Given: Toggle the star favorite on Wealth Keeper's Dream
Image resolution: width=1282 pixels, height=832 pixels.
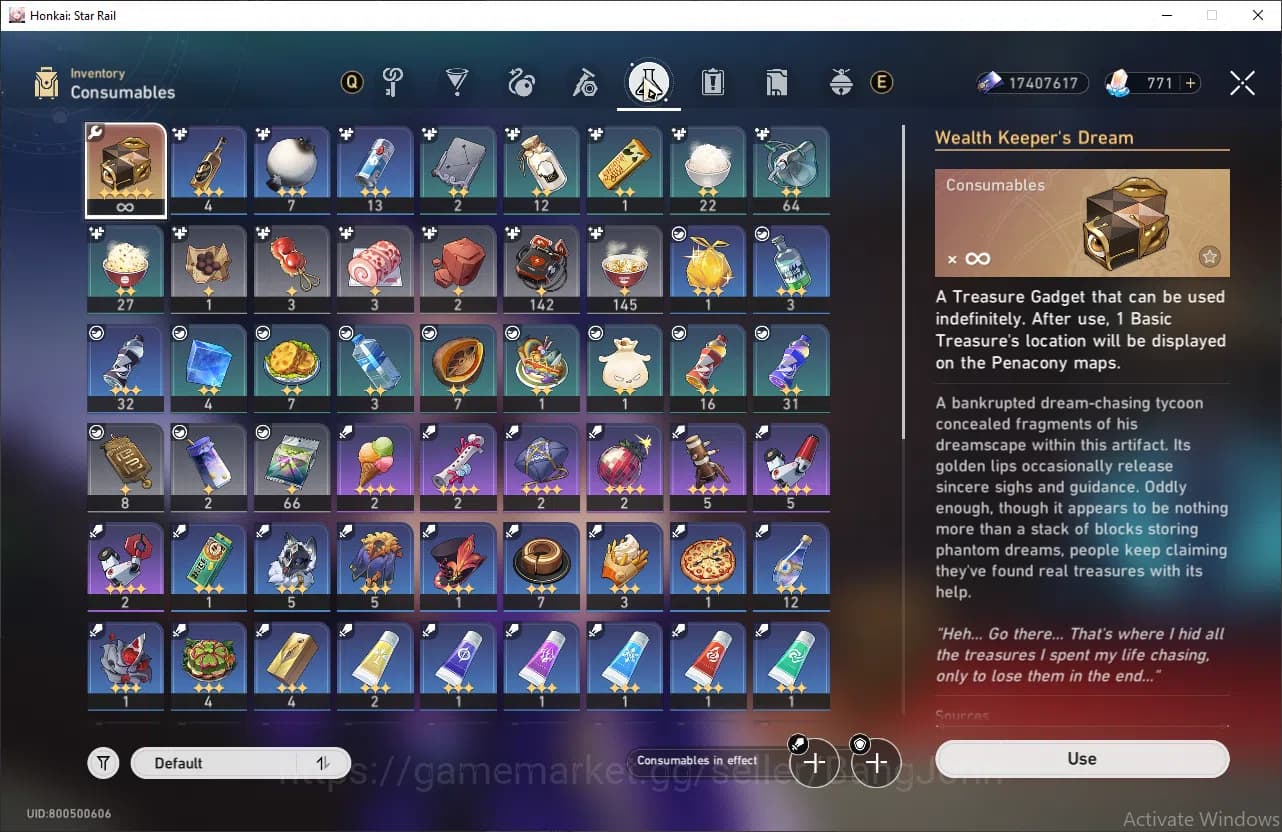Looking at the screenshot, I should click(x=1210, y=257).
